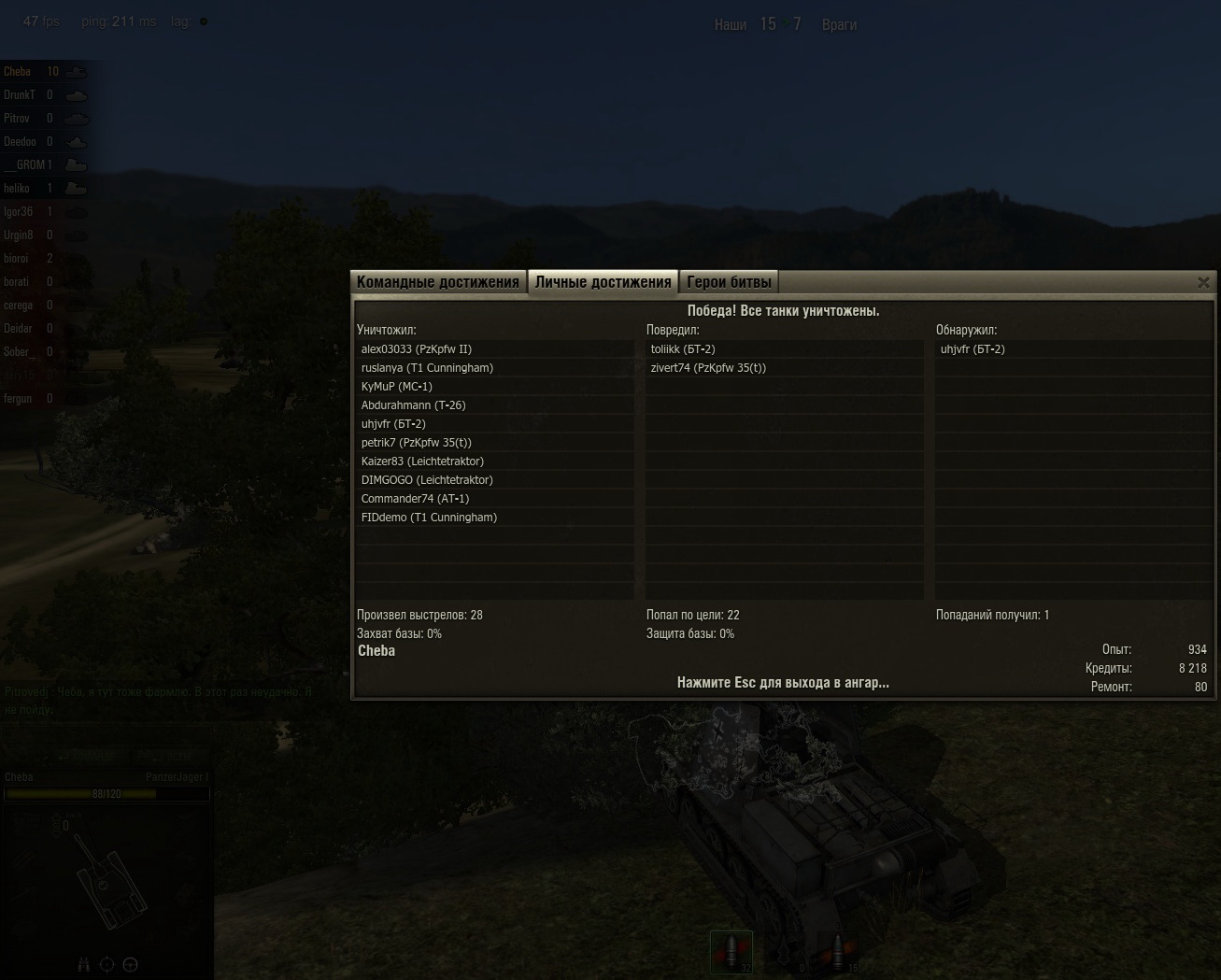Pick damaged player toliikk (БТ-2)
The image size is (1221, 980).
click(x=683, y=349)
